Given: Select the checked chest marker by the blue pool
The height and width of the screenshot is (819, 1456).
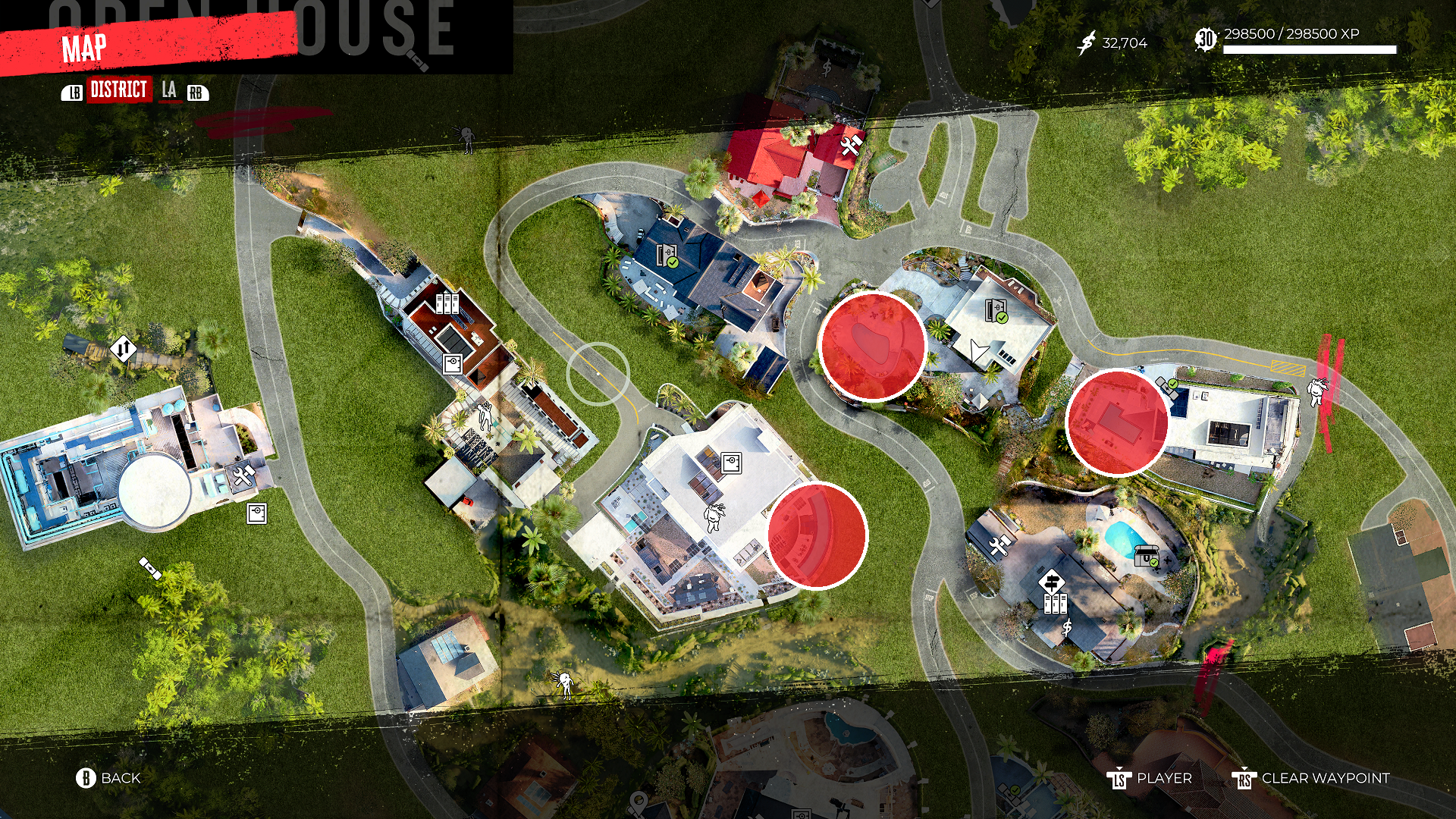Looking at the screenshot, I should (x=1146, y=557).
